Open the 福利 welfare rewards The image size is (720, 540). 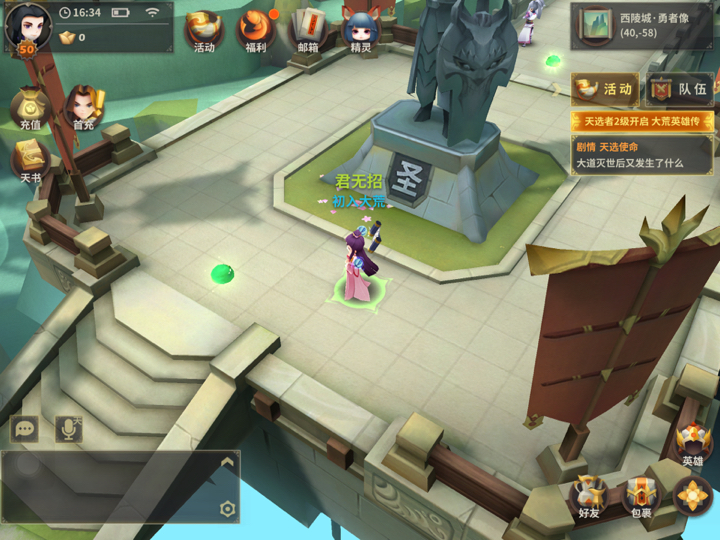(x=256, y=31)
